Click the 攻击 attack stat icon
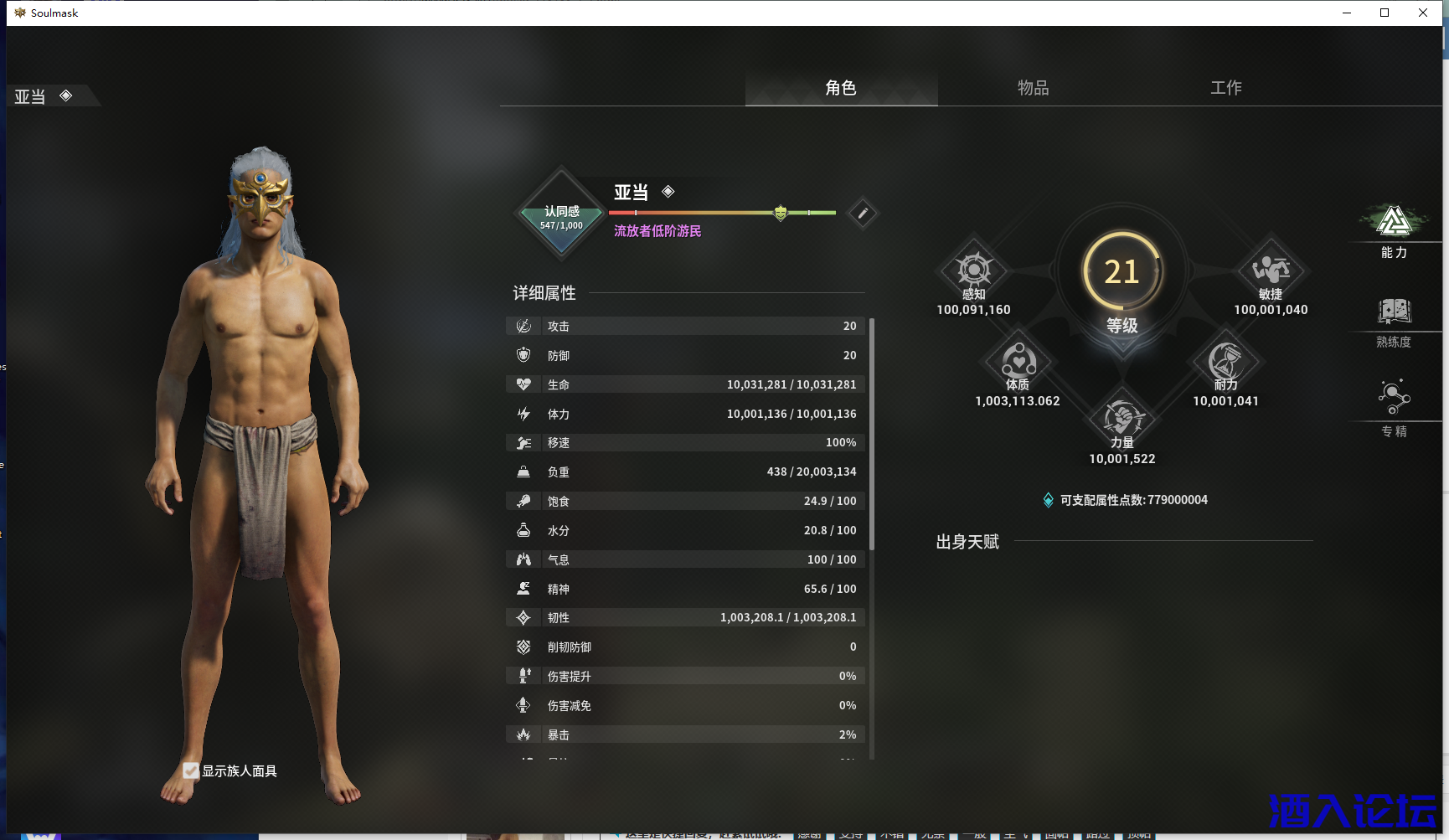This screenshot has width=1449, height=840. tap(523, 326)
